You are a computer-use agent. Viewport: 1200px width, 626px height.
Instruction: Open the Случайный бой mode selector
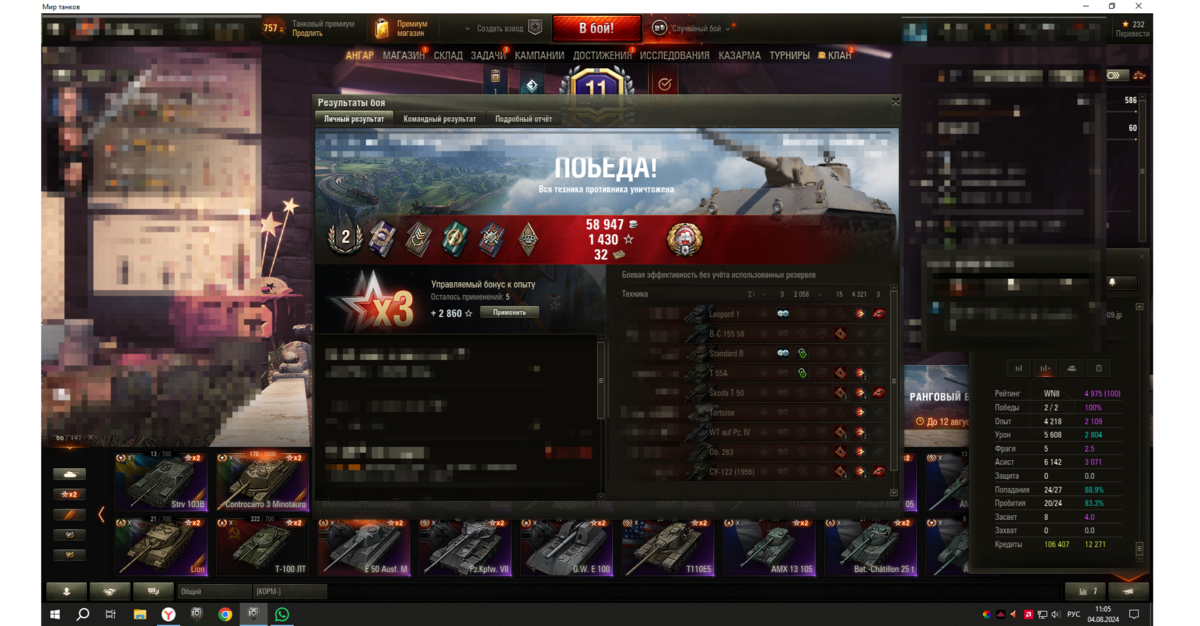click(694, 29)
